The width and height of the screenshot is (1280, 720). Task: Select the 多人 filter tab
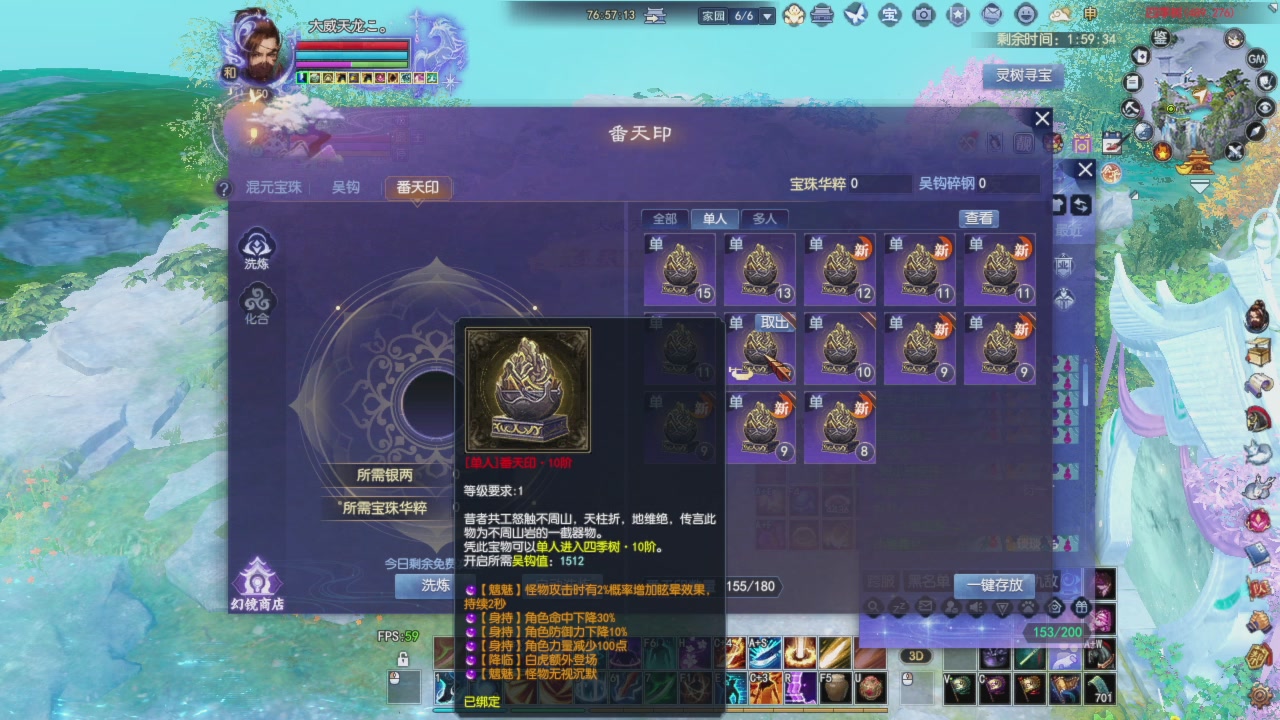[x=765, y=218]
